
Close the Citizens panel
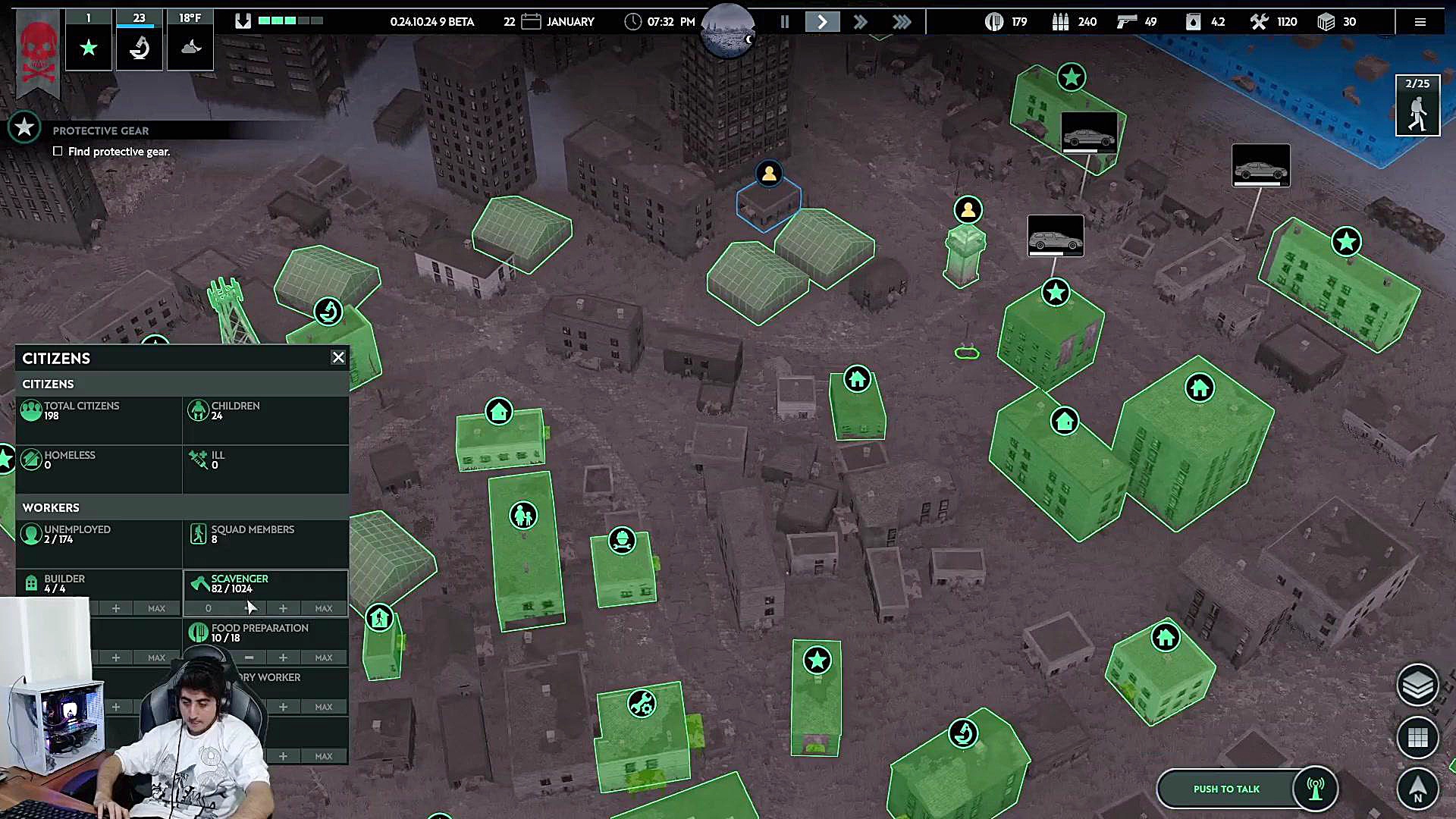338,357
